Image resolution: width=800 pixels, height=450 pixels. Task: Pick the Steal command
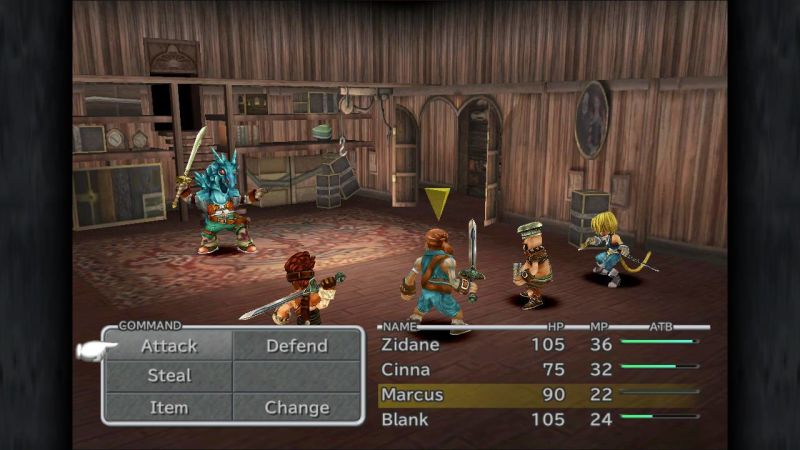pyautogui.click(x=169, y=376)
